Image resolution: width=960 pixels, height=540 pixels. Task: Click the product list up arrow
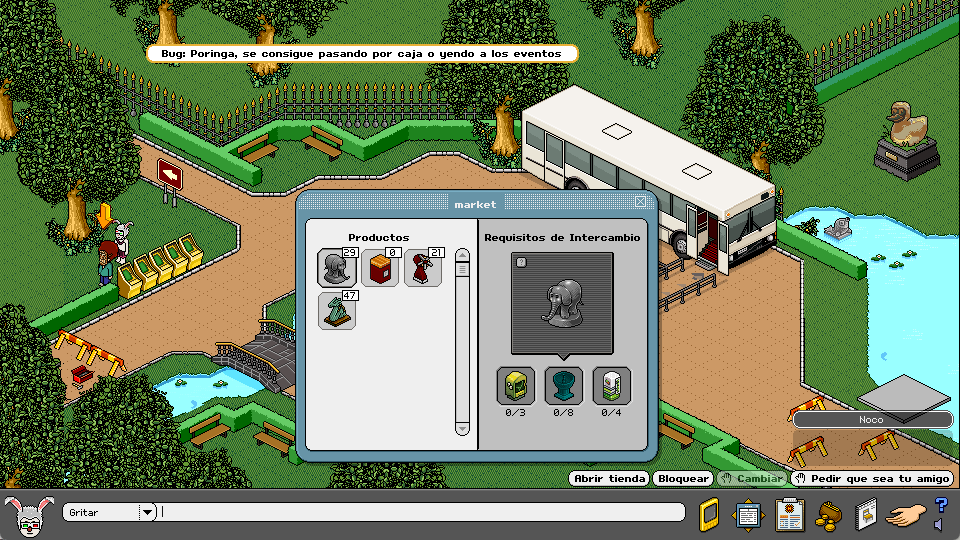point(462,256)
